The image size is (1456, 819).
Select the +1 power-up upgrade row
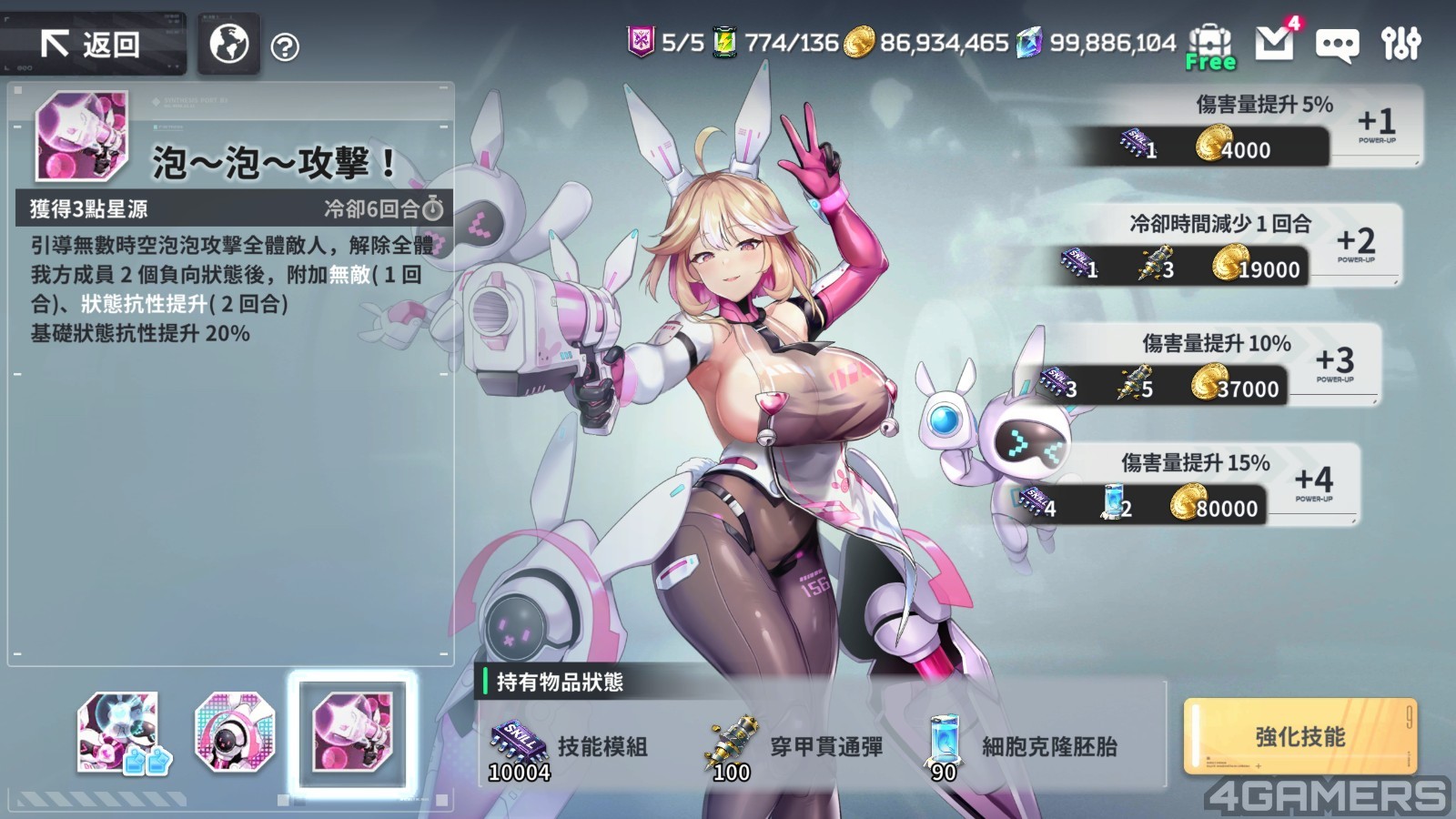pyautogui.click(x=1245, y=126)
